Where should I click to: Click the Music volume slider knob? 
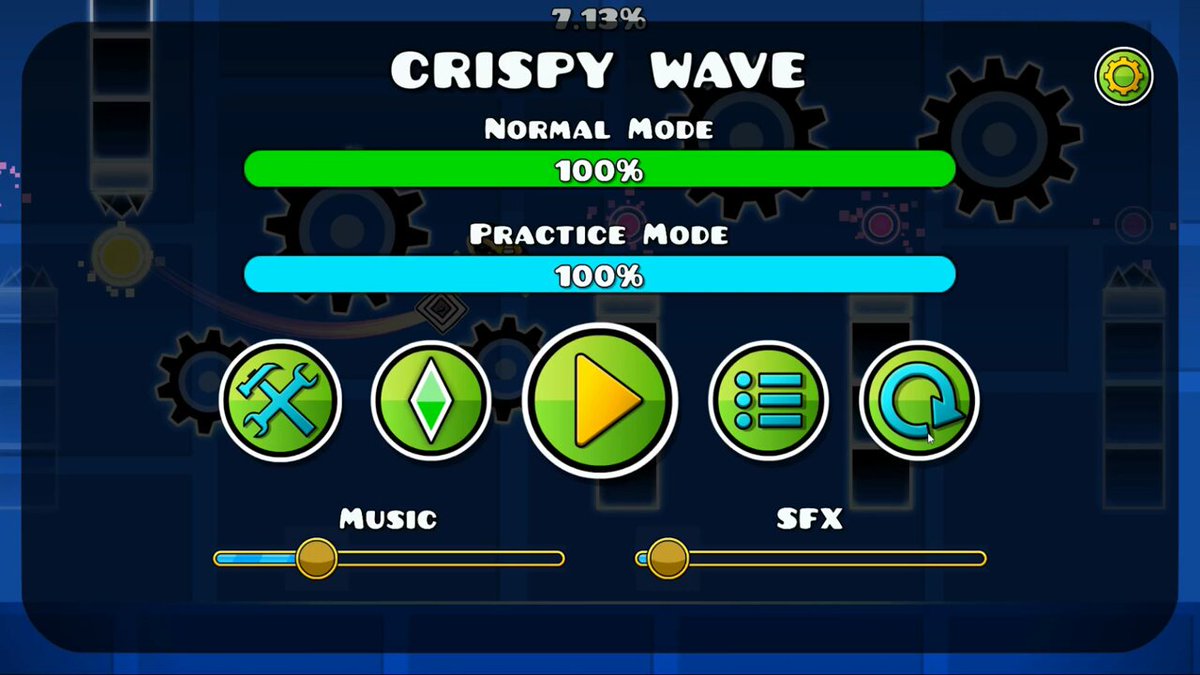[x=316, y=558]
